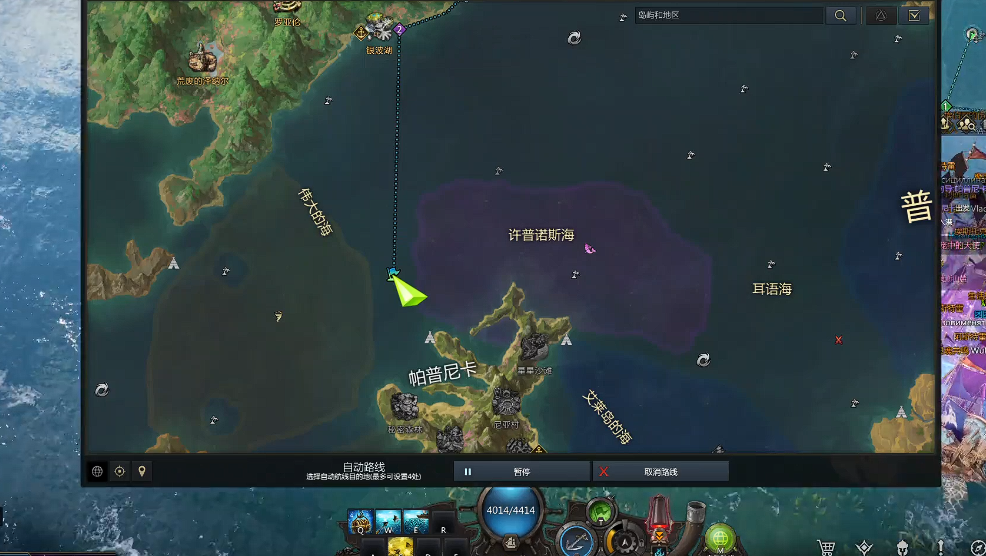Open the exclamation mark notice icon

click(x=942, y=547)
